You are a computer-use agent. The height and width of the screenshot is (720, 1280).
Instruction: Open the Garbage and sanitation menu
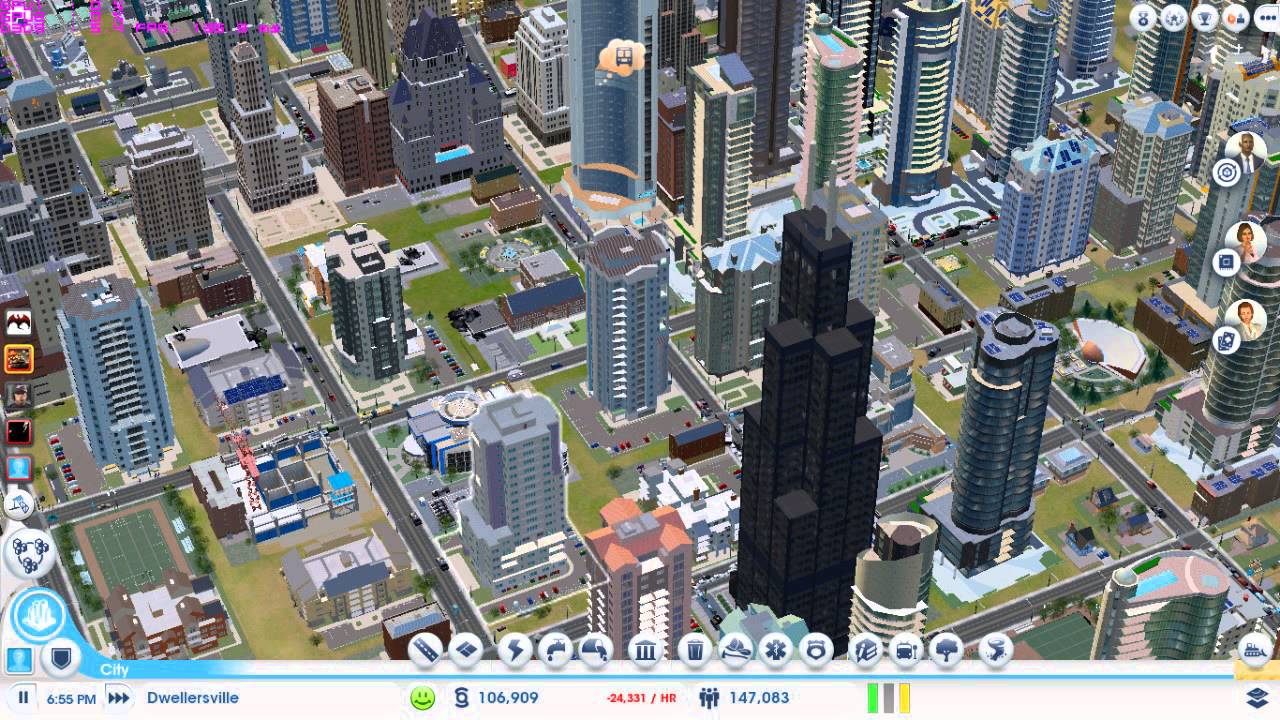click(x=695, y=650)
